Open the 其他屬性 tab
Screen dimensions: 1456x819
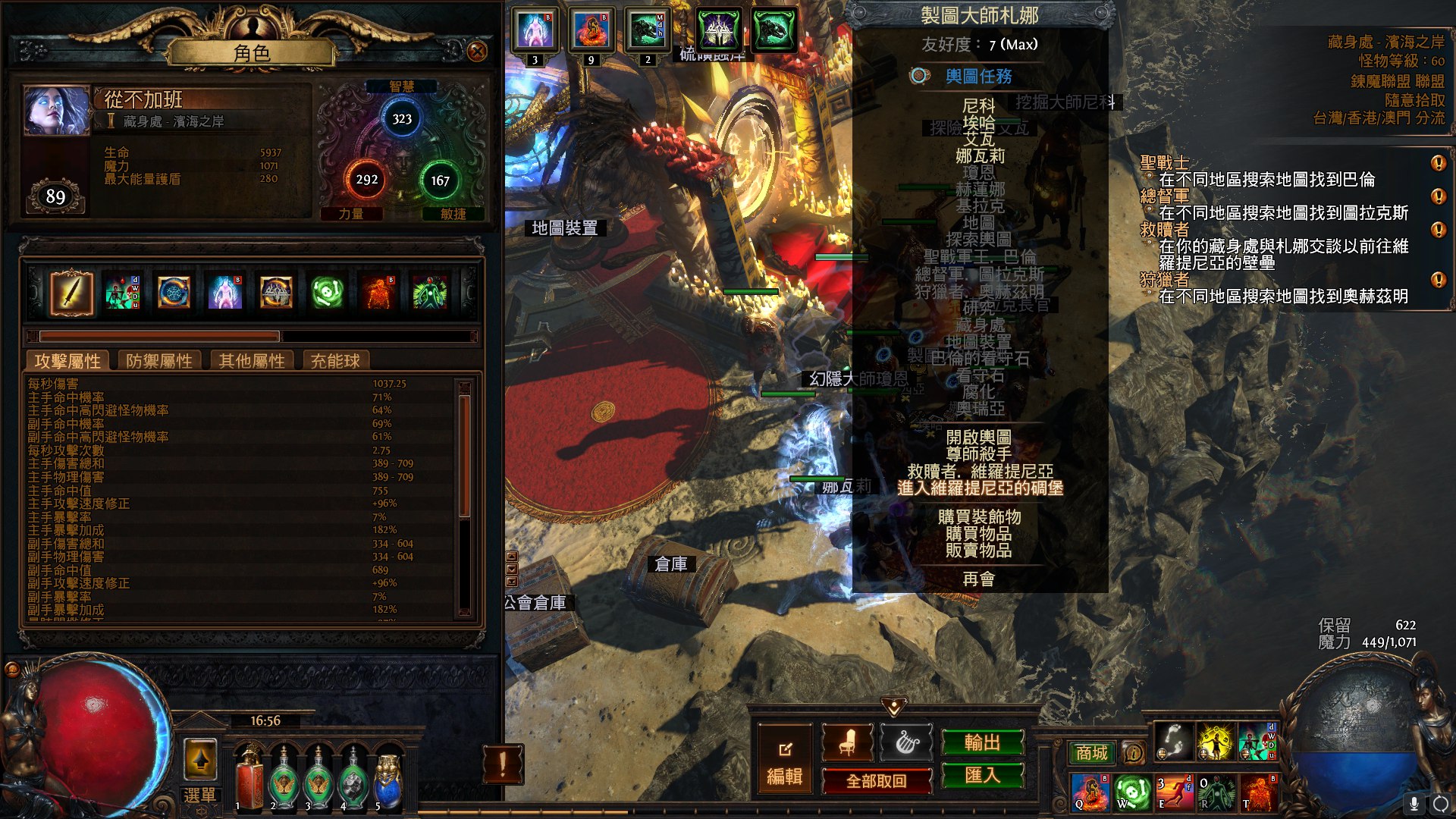(x=252, y=361)
